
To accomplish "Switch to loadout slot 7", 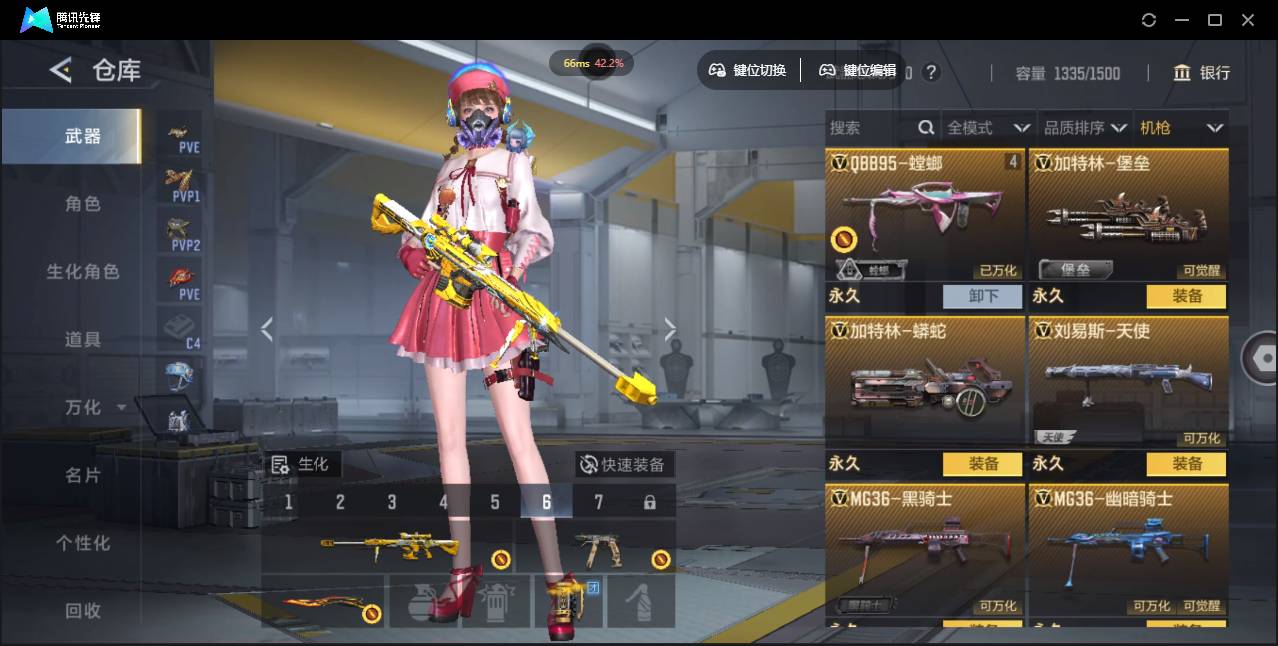I will tap(598, 502).
